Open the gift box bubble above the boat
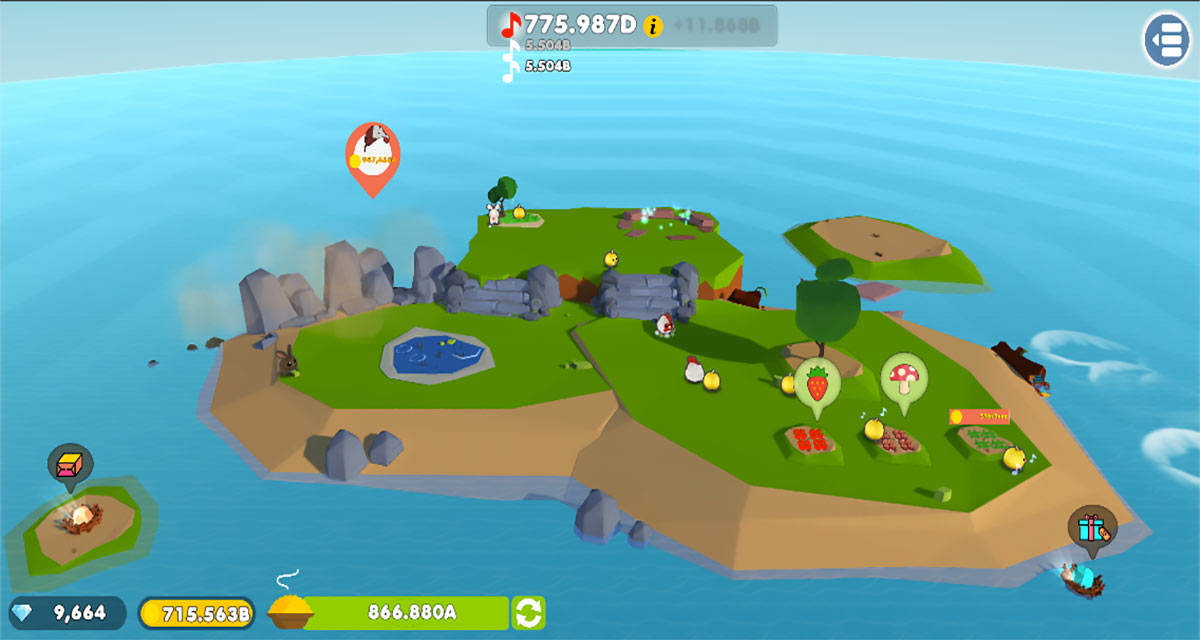 (1091, 526)
